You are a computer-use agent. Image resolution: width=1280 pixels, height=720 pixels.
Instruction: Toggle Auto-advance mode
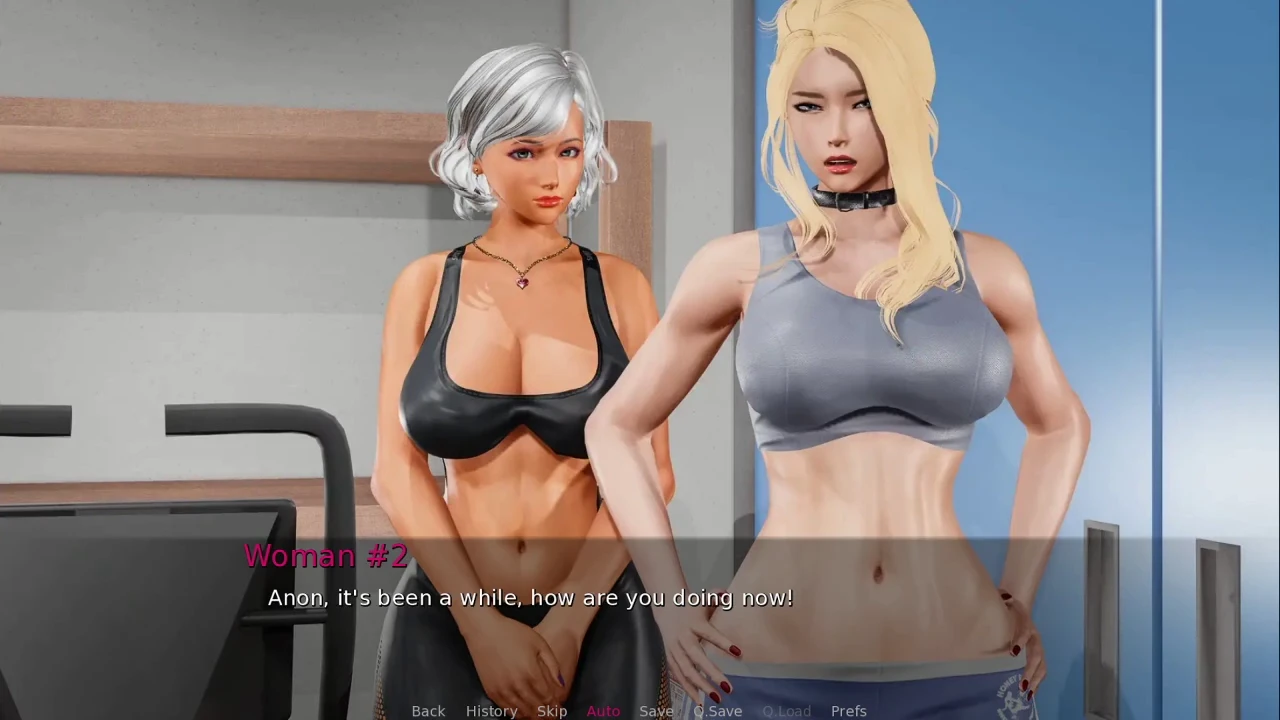click(603, 711)
